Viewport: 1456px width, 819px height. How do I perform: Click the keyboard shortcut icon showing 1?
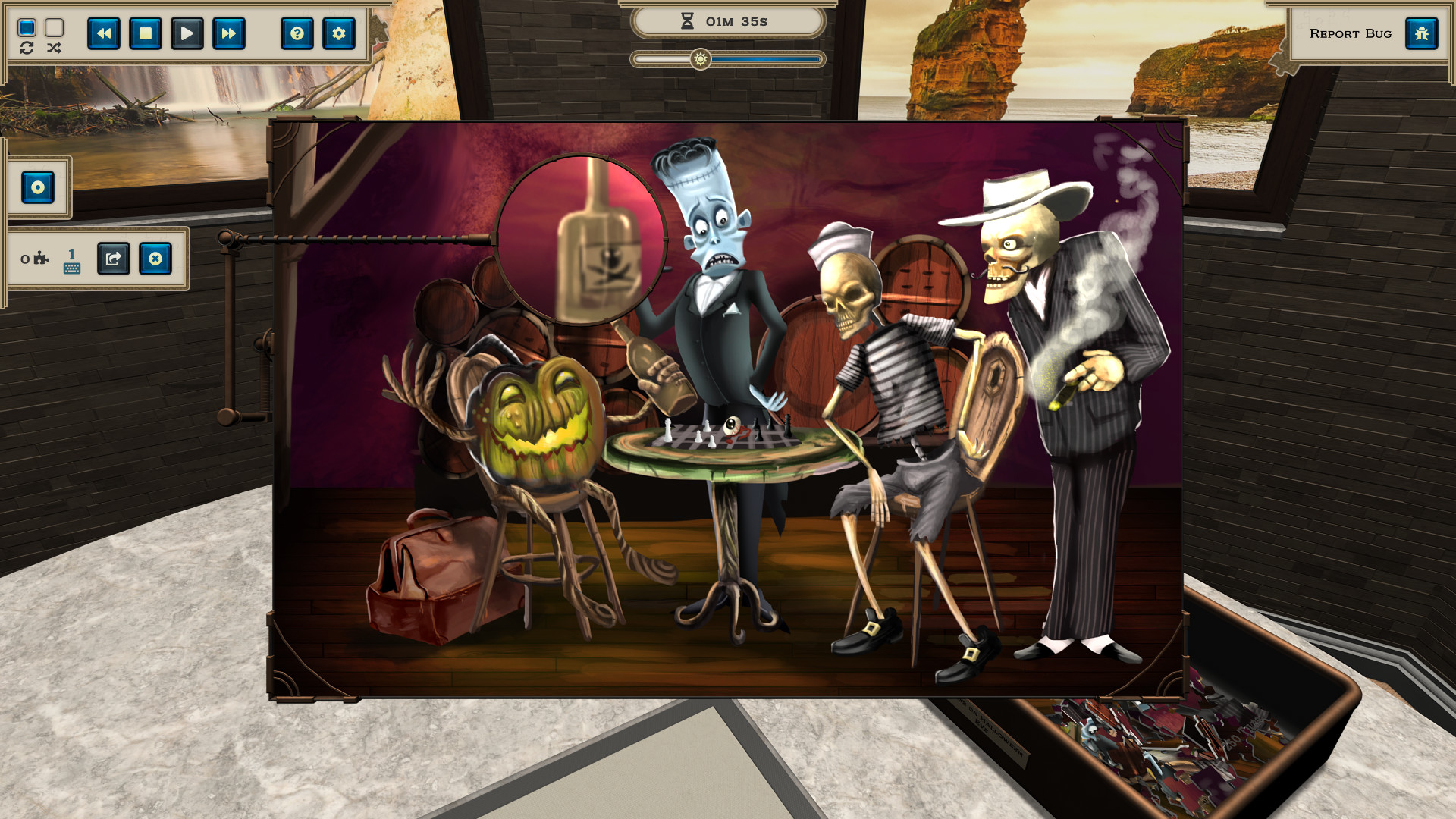click(x=71, y=262)
